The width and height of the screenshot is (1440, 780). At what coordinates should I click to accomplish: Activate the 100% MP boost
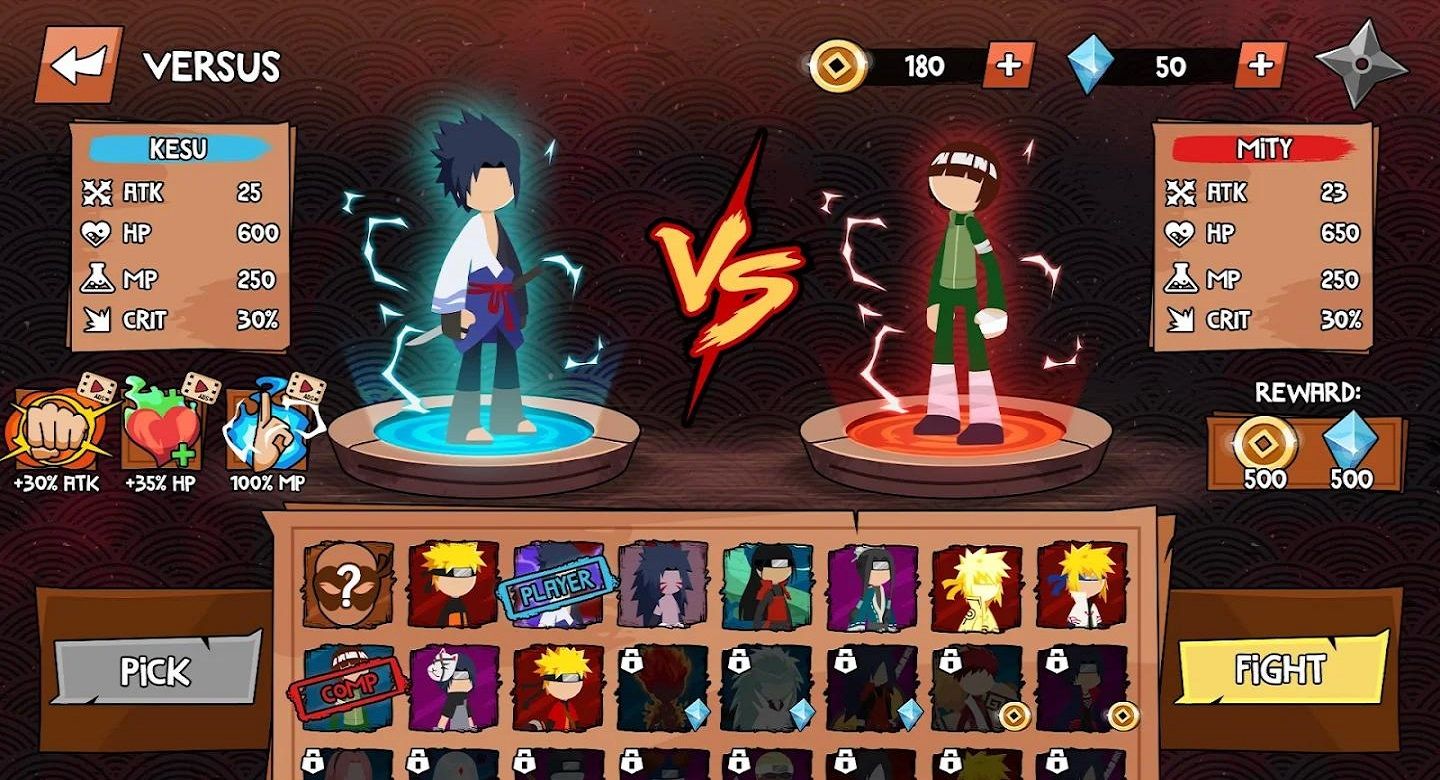(266, 432)
